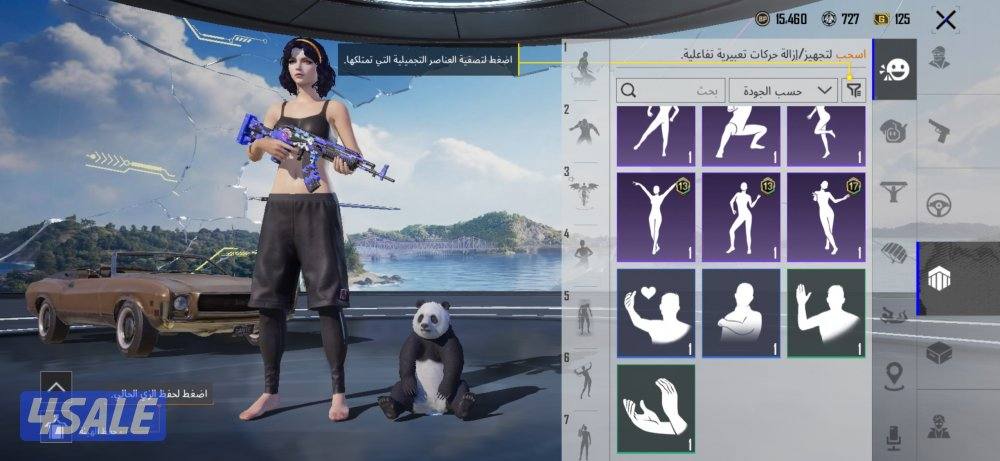Select the character outfit category icon
This screenshot has width=1000, height=461.
pyautogui.click(x=938, y=58)
